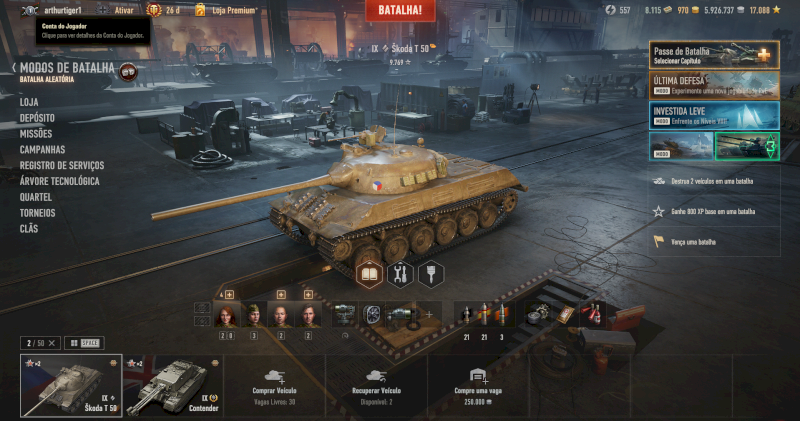The image size is (800, 421).
Task: Select the Última Defesa mode banner
Action: [713, 85]
